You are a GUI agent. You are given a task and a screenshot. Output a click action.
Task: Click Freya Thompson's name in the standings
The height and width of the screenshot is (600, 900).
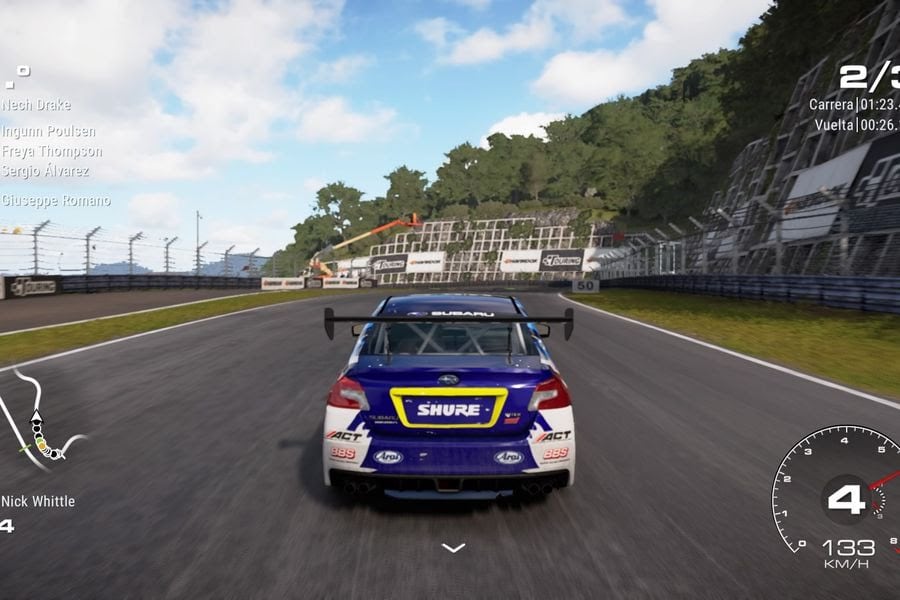click(52, 151)
